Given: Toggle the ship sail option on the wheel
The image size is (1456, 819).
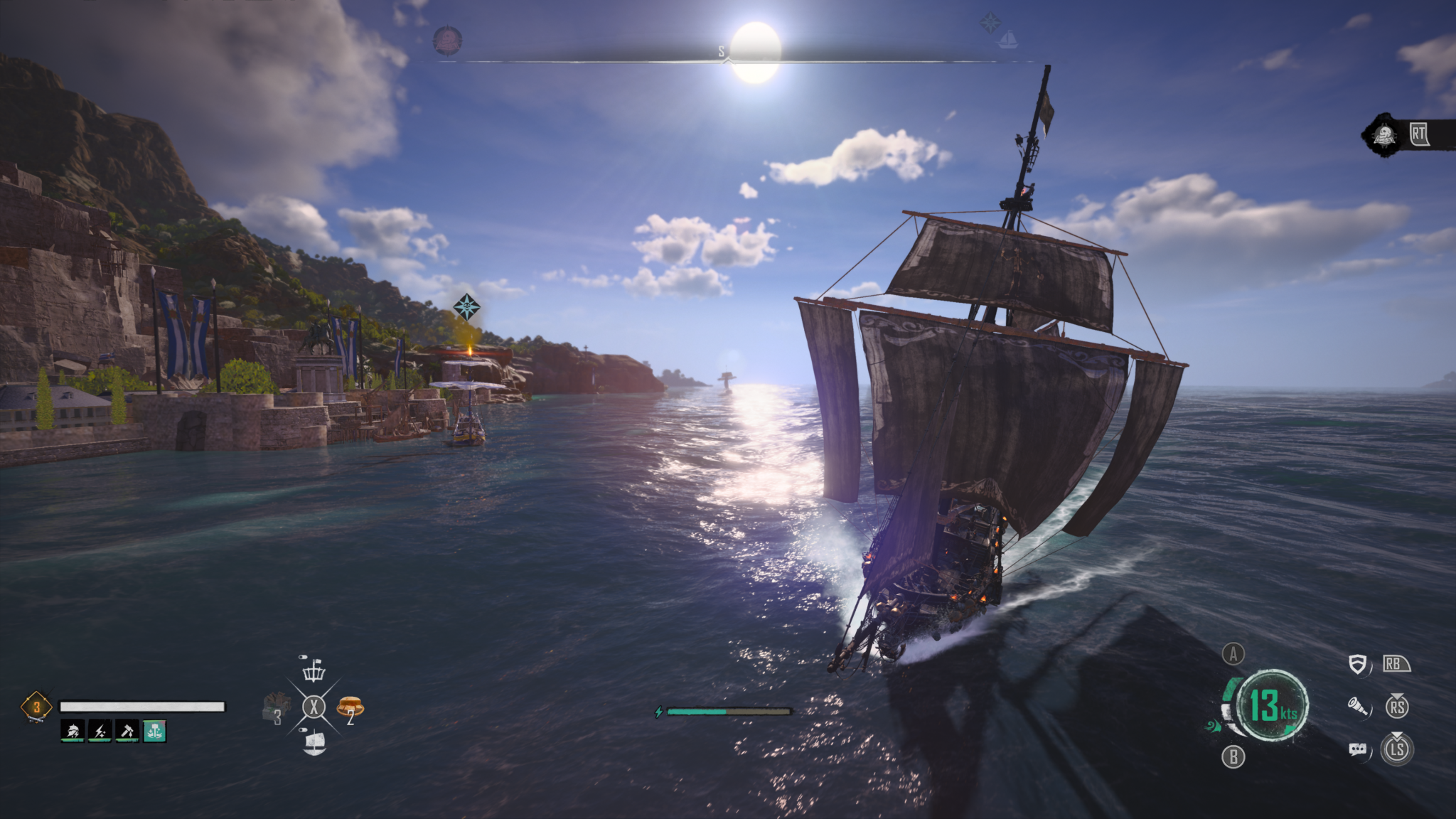Looking at the screenshot, I should (x=314, y=742).
